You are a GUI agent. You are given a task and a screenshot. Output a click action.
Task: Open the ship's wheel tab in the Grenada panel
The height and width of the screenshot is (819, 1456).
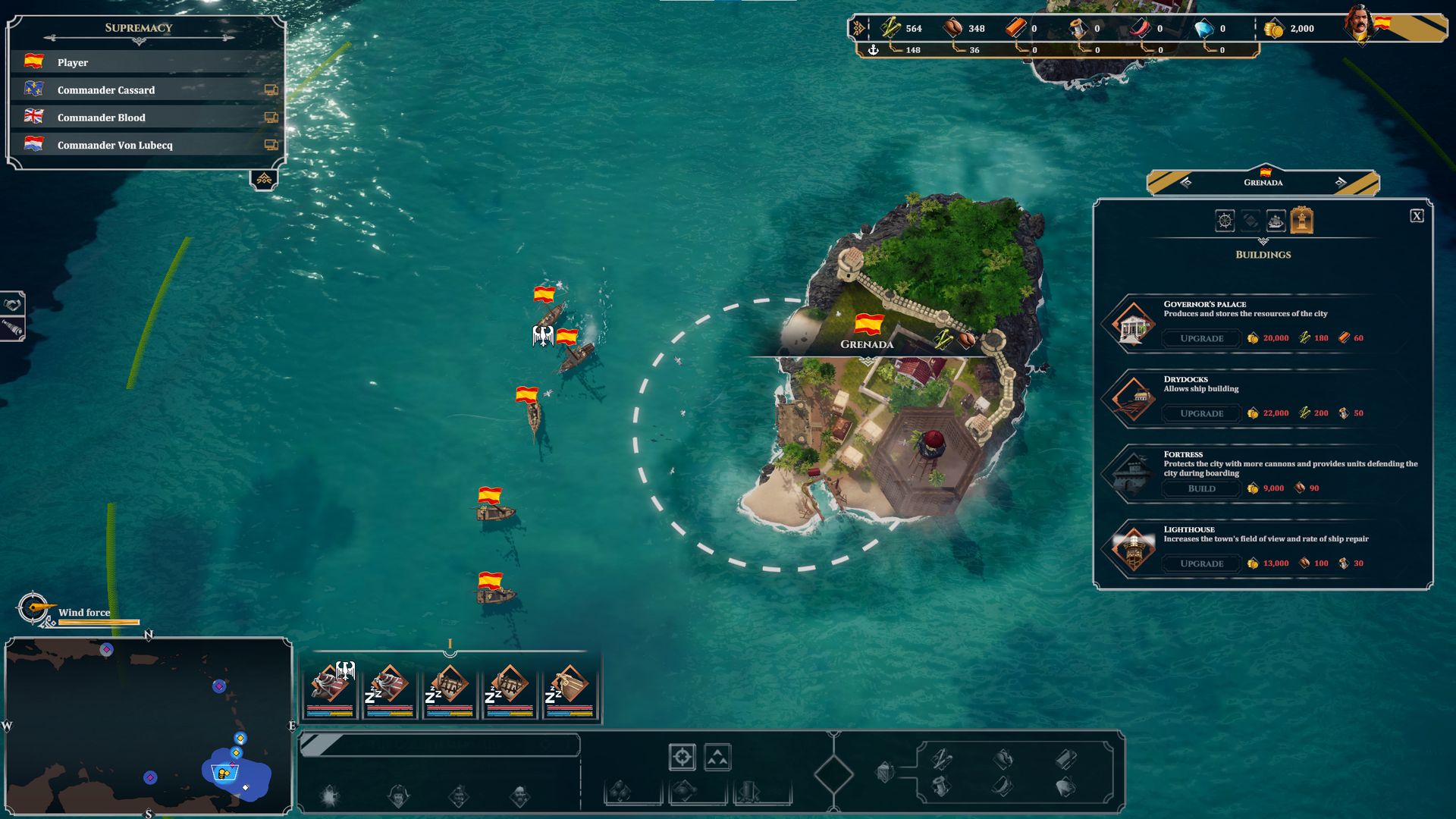click(1223, 221)
